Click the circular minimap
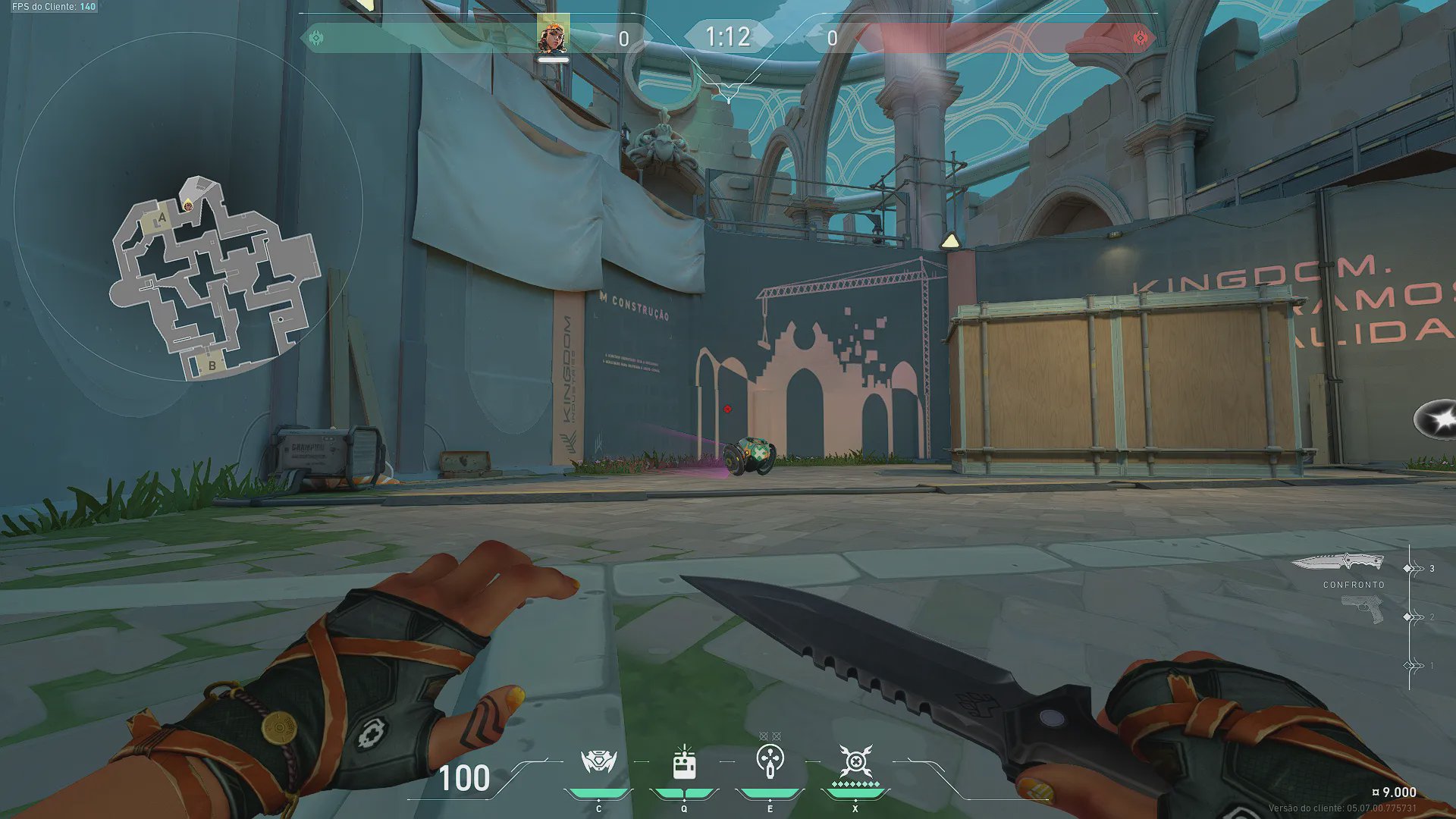 (x=187, y=206)
